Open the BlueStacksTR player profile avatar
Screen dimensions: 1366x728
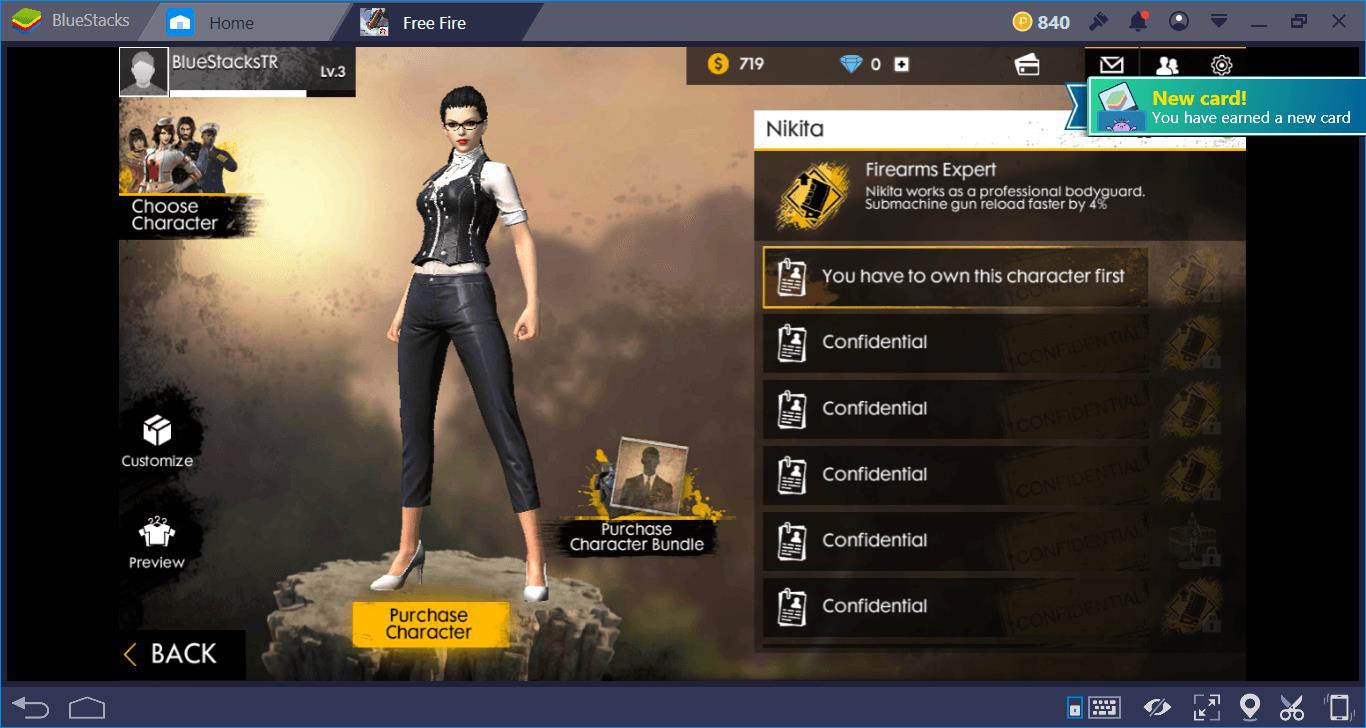click(144, 71)
